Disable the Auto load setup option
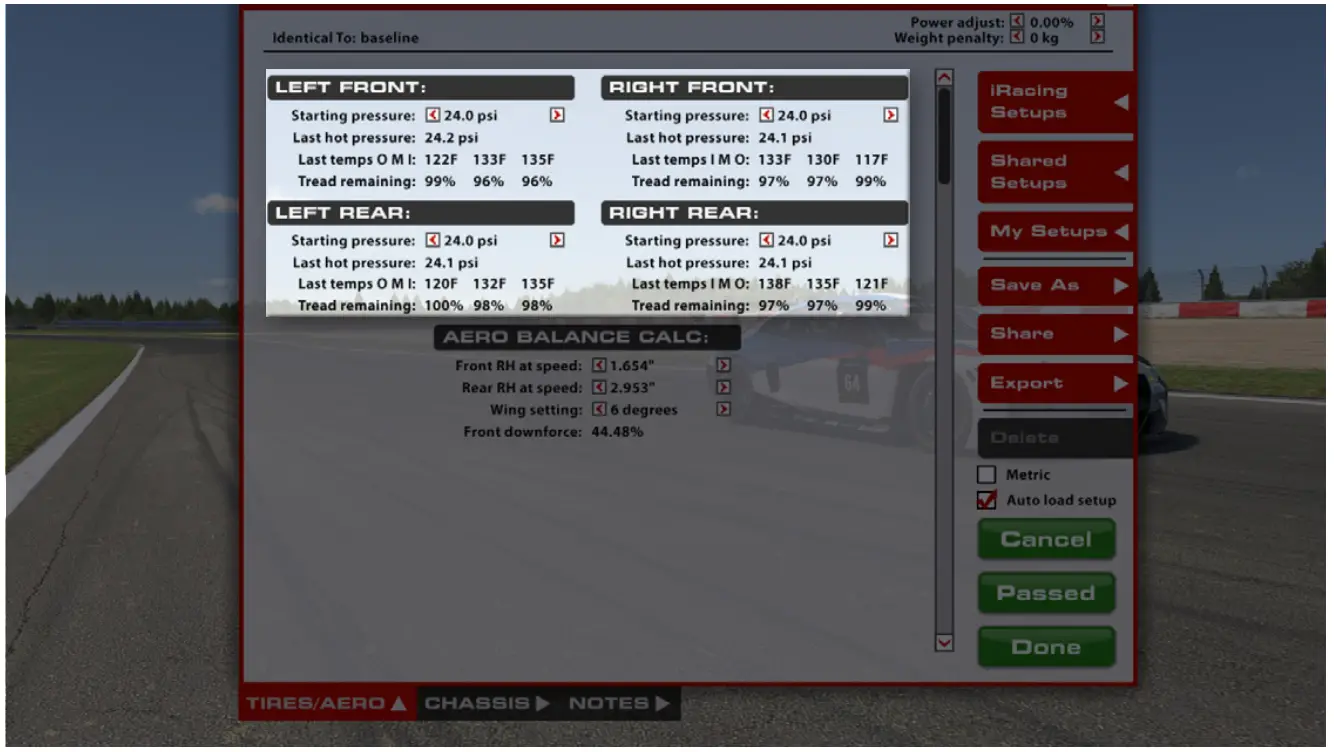The width and height of the screenshot is (1334, 752). pyautogui.click(x=986, y=500)
